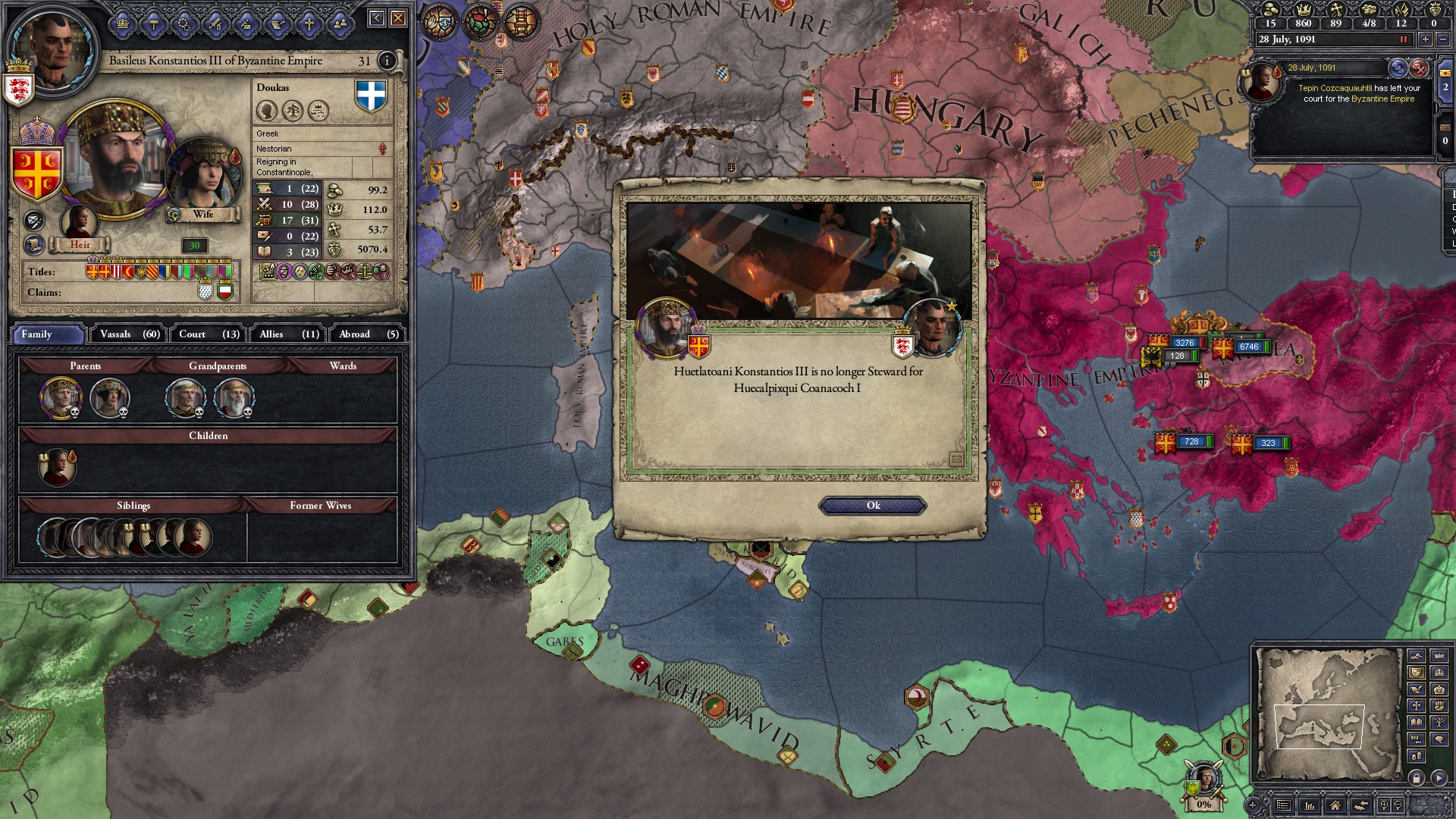This screenshot has height=819, width=1456.
Task: Dismiss the message with the red envelope button
Action: (x=1419, y=68)
